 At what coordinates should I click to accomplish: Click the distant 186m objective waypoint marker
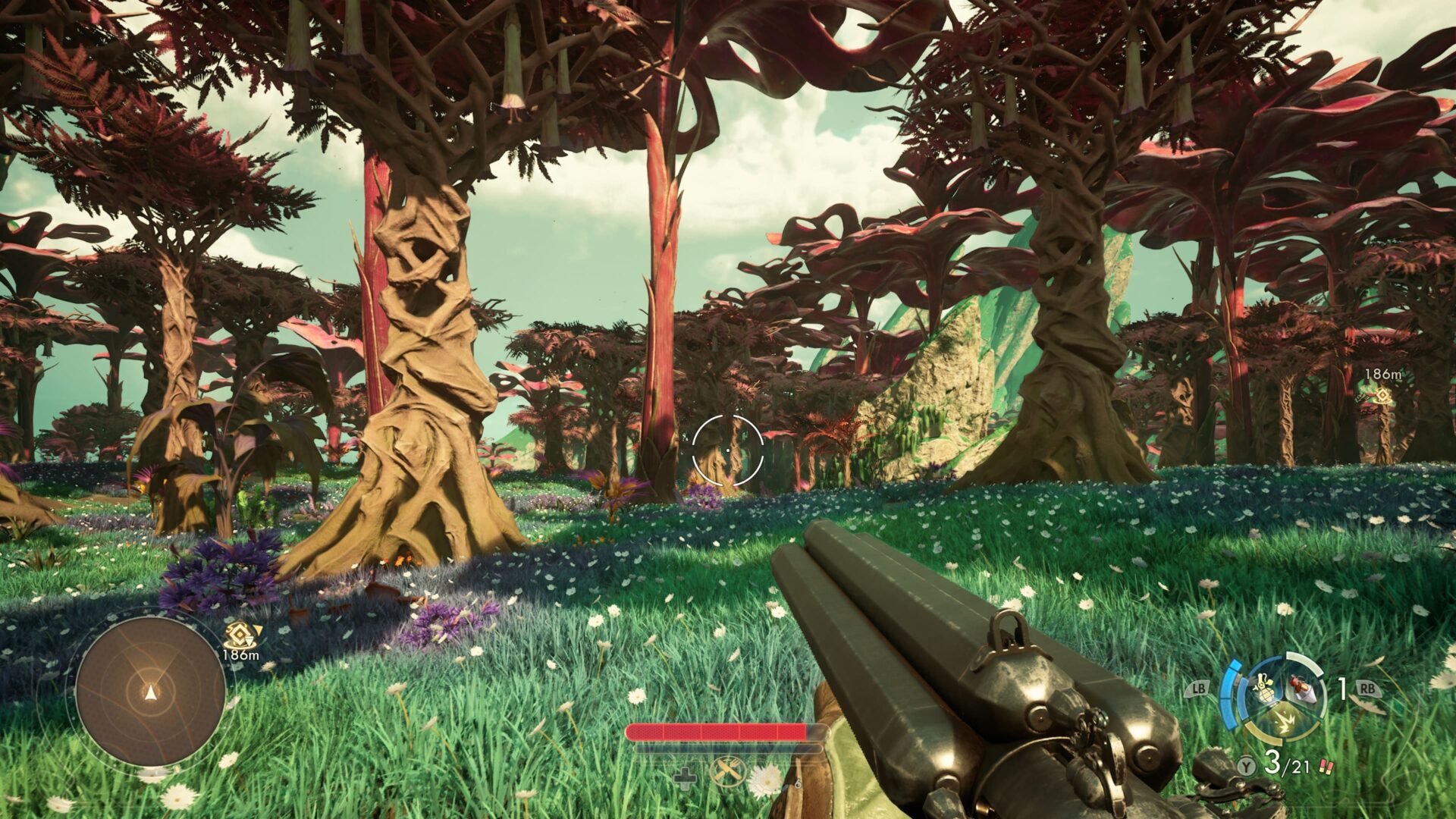pos(1382,395)
